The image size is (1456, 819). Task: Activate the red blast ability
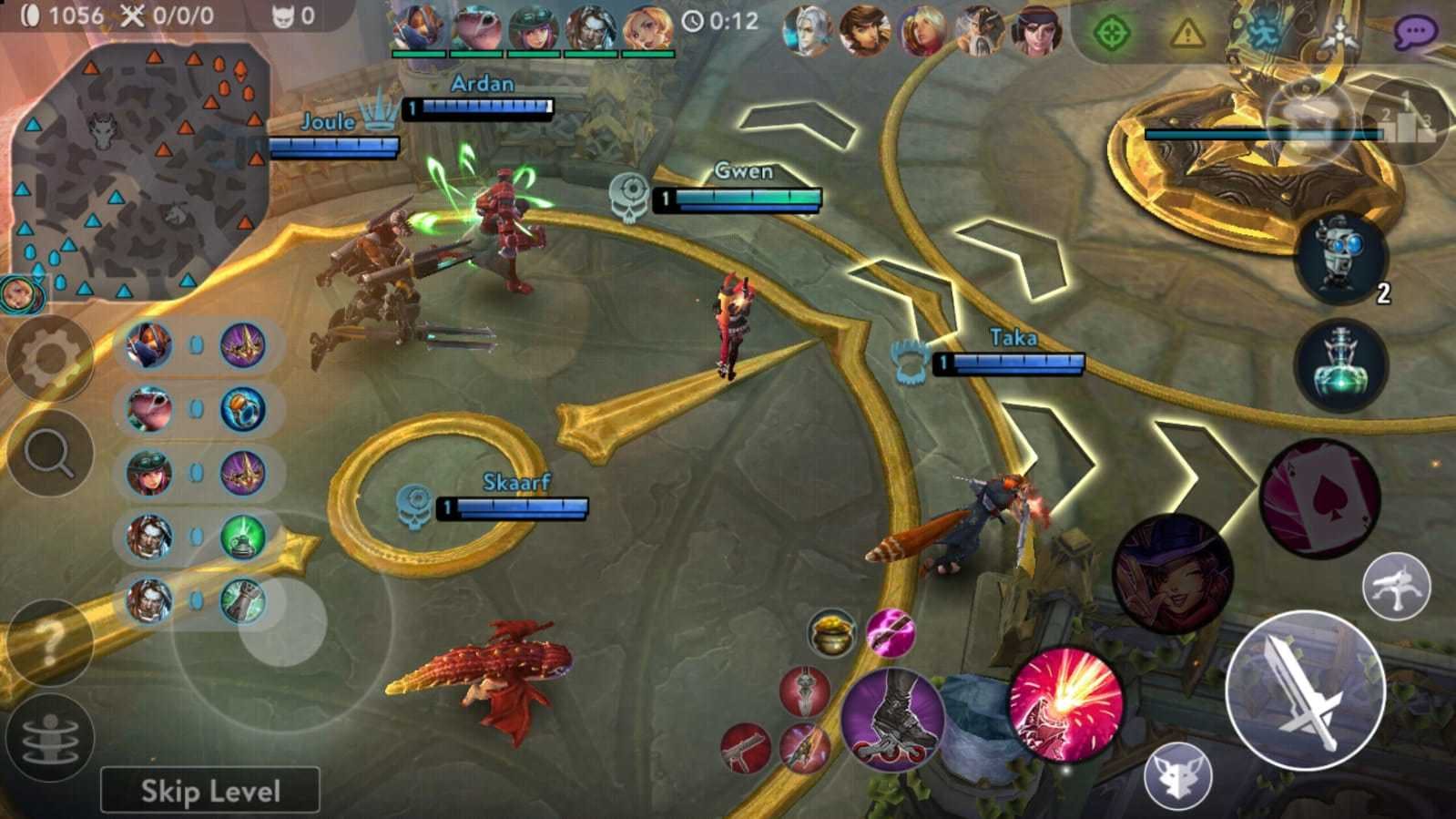click(1065, 705)
